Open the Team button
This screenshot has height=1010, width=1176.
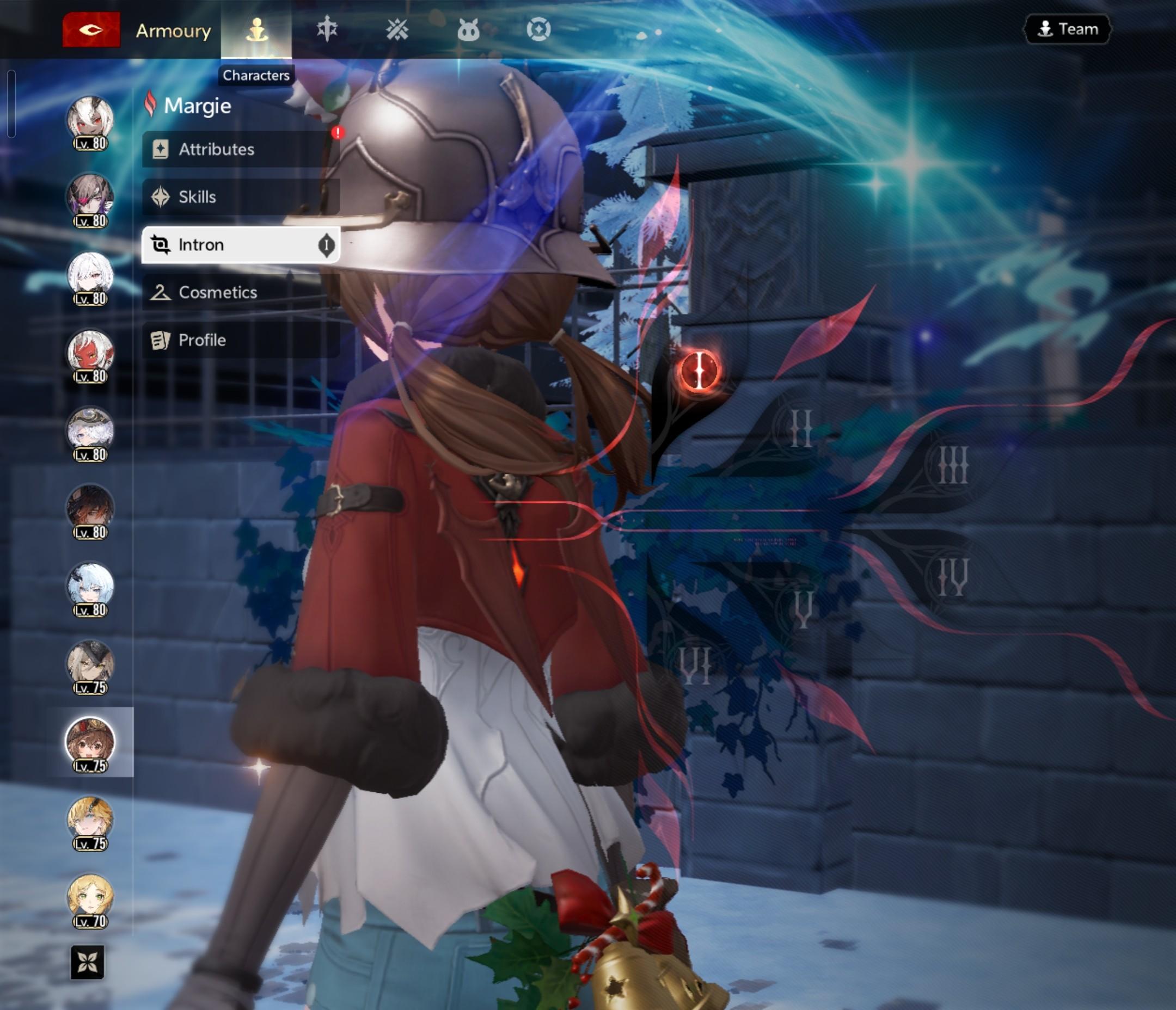1067,29
